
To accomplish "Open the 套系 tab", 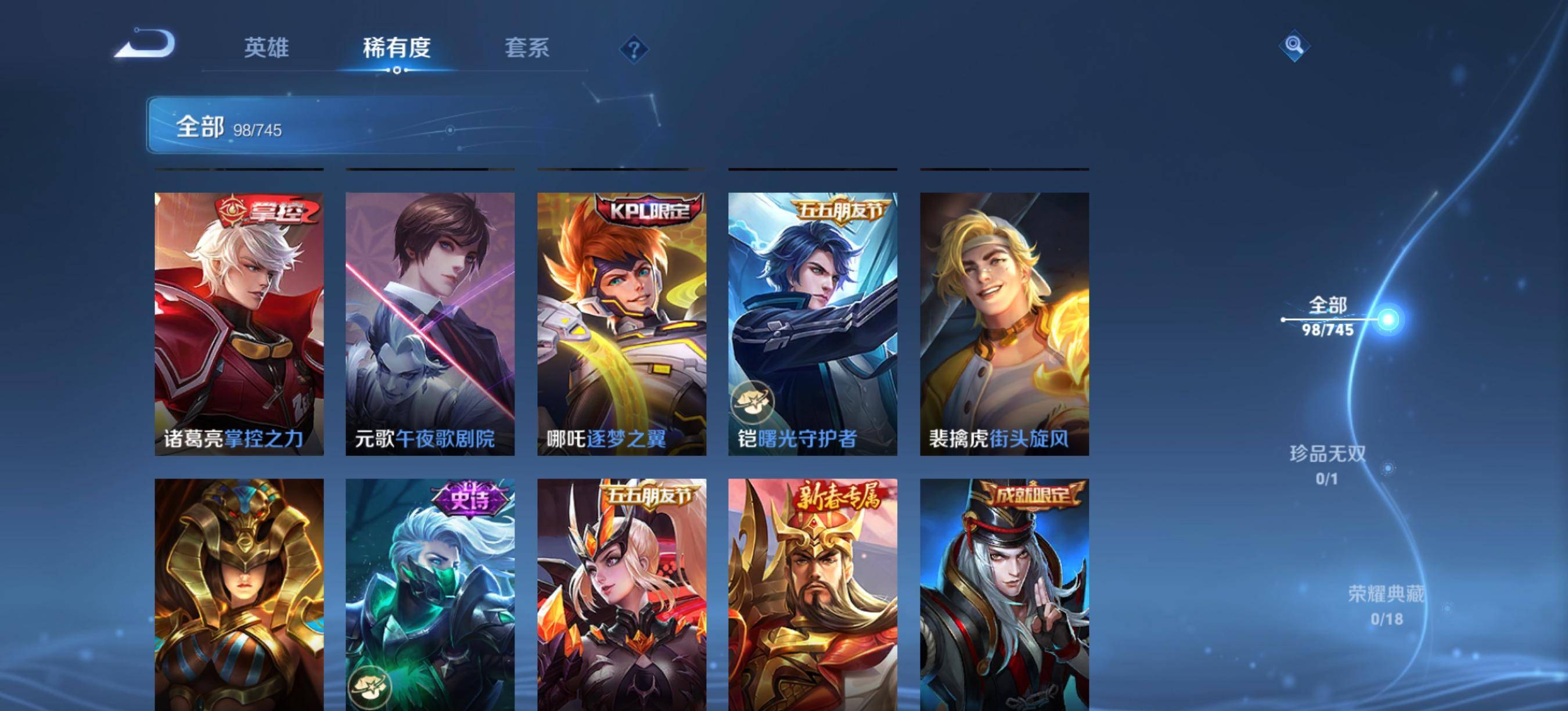I will tap(527, 48).
